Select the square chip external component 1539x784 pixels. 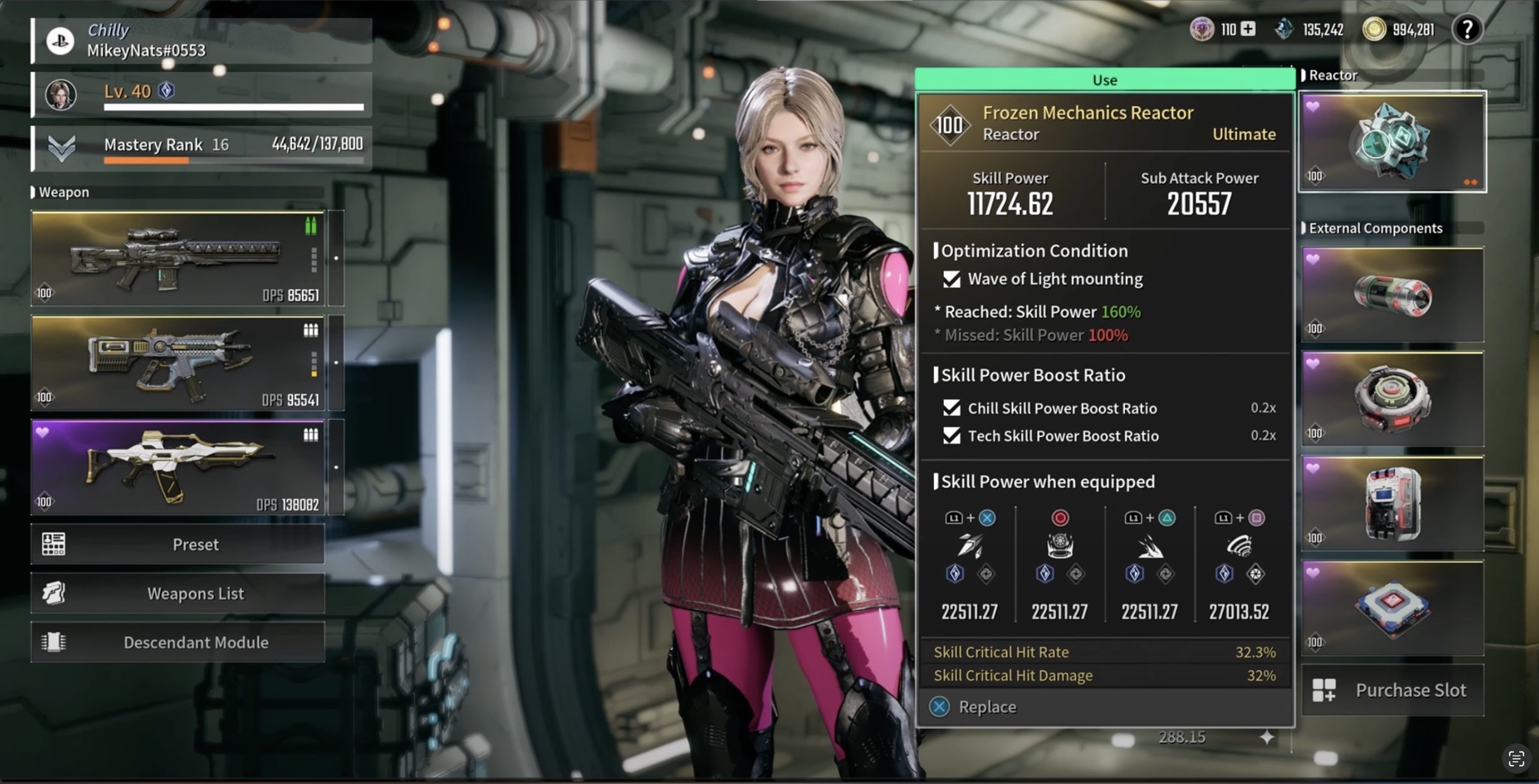1392,608
